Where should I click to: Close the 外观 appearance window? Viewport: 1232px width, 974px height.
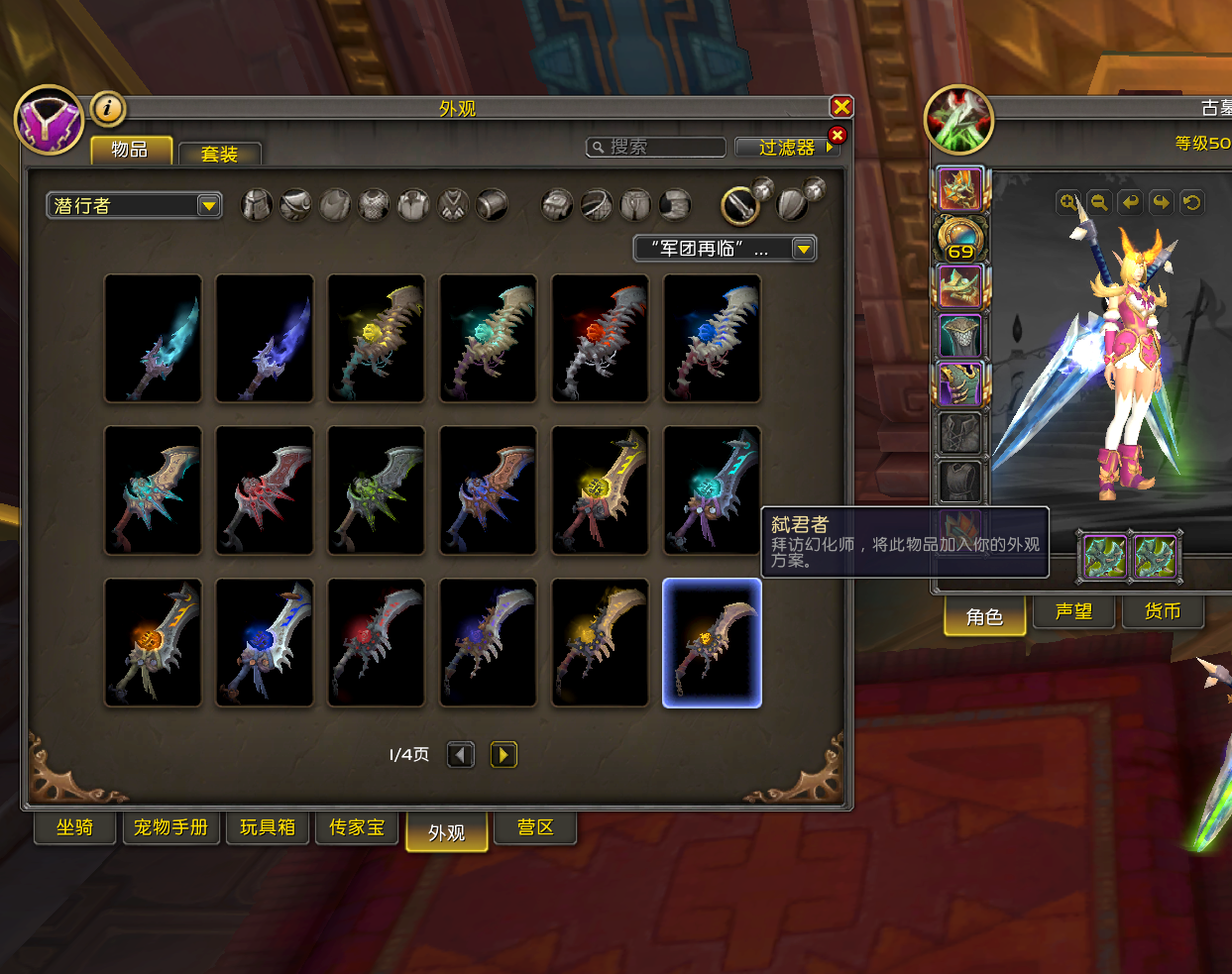pos(841,107)
